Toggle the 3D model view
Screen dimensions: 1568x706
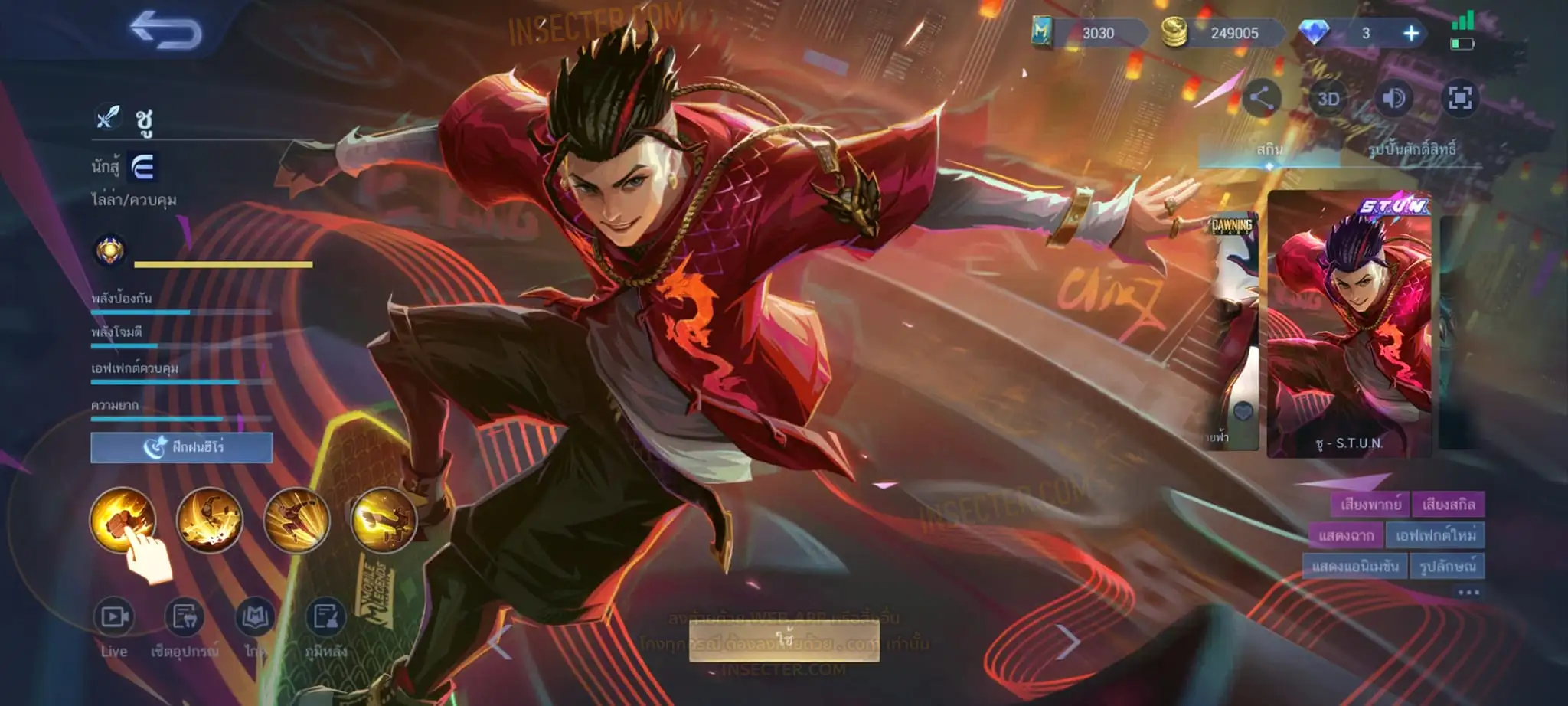(x=1328, y=99)
